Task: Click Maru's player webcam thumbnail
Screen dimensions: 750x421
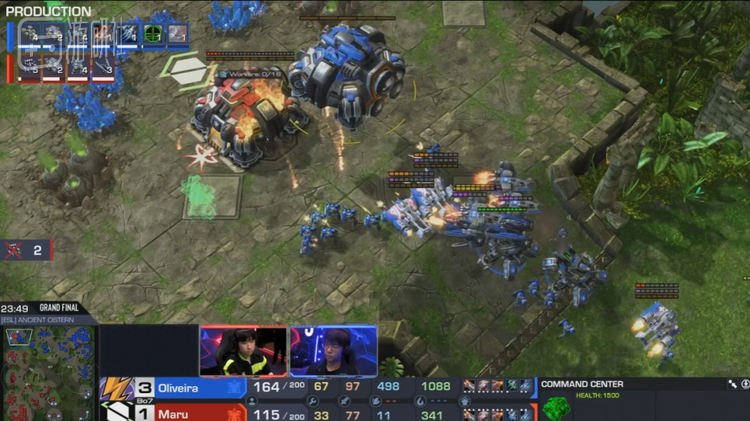Action: click(334, 350)
